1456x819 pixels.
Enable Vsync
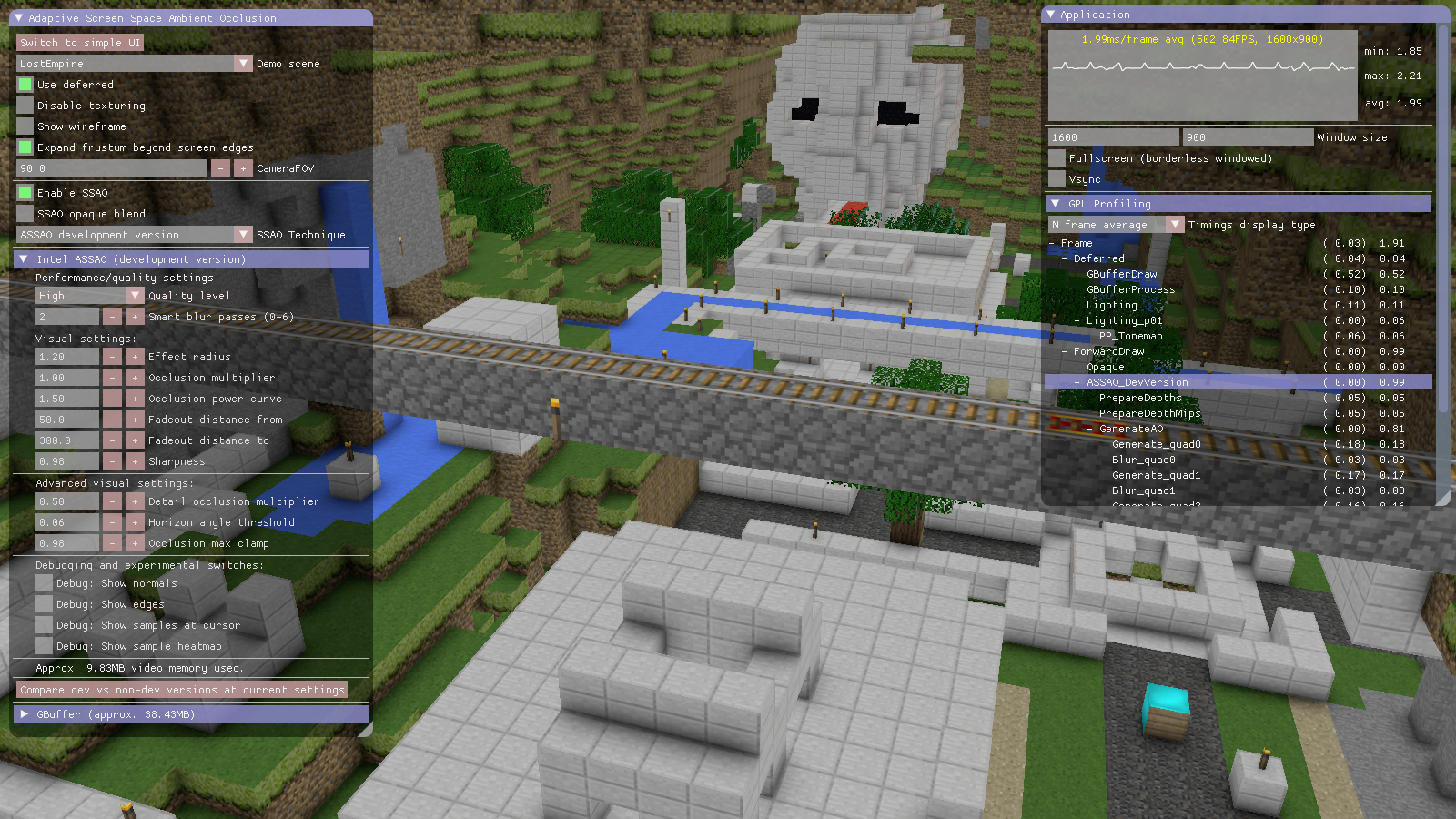[x=1056, y=178]
